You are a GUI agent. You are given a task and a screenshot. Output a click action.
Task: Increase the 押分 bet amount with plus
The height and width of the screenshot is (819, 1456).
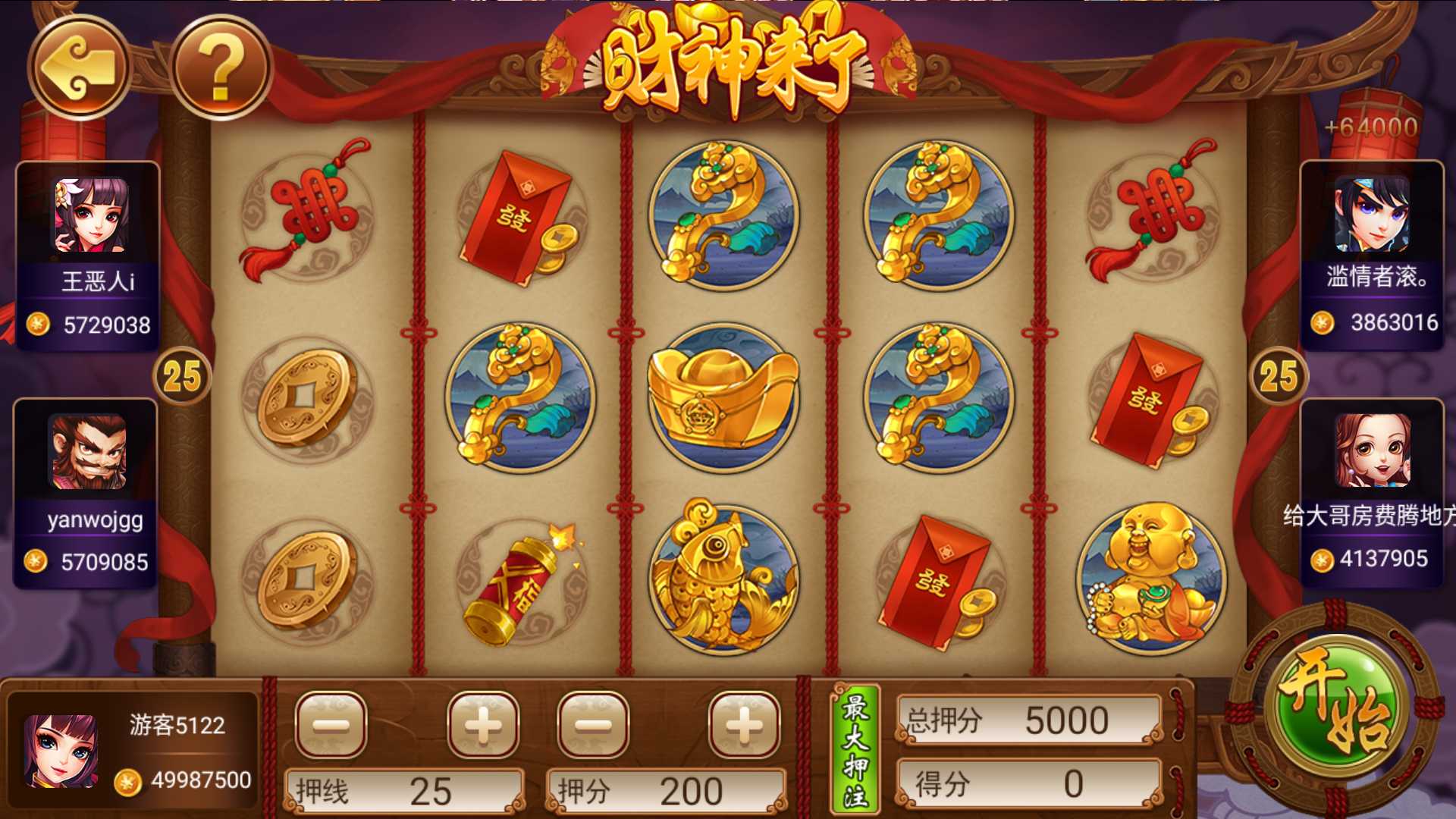(x=744, y=725)
